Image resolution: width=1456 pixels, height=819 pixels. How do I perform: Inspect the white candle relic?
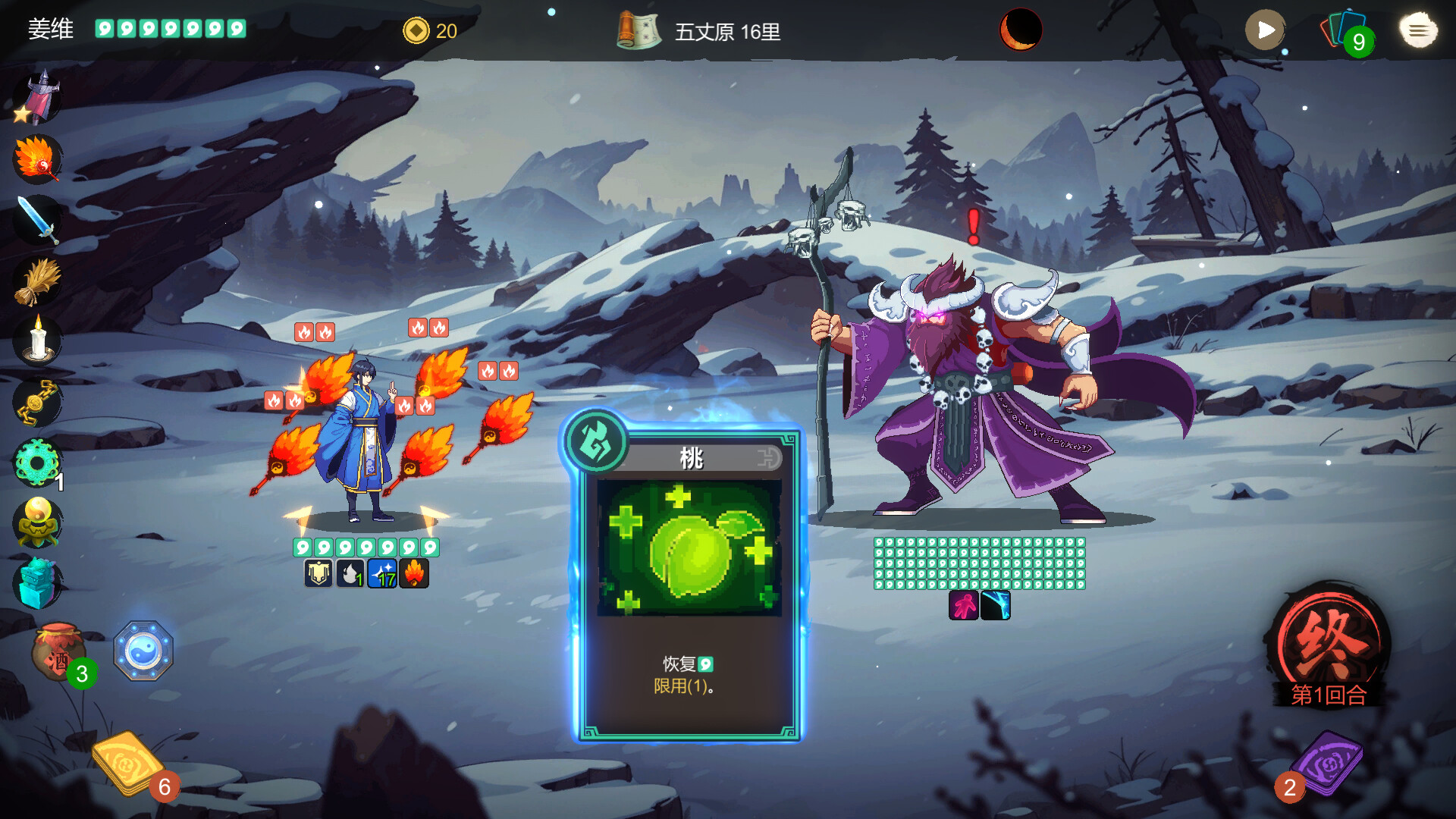pyautogui.click(x=36, y=340)
